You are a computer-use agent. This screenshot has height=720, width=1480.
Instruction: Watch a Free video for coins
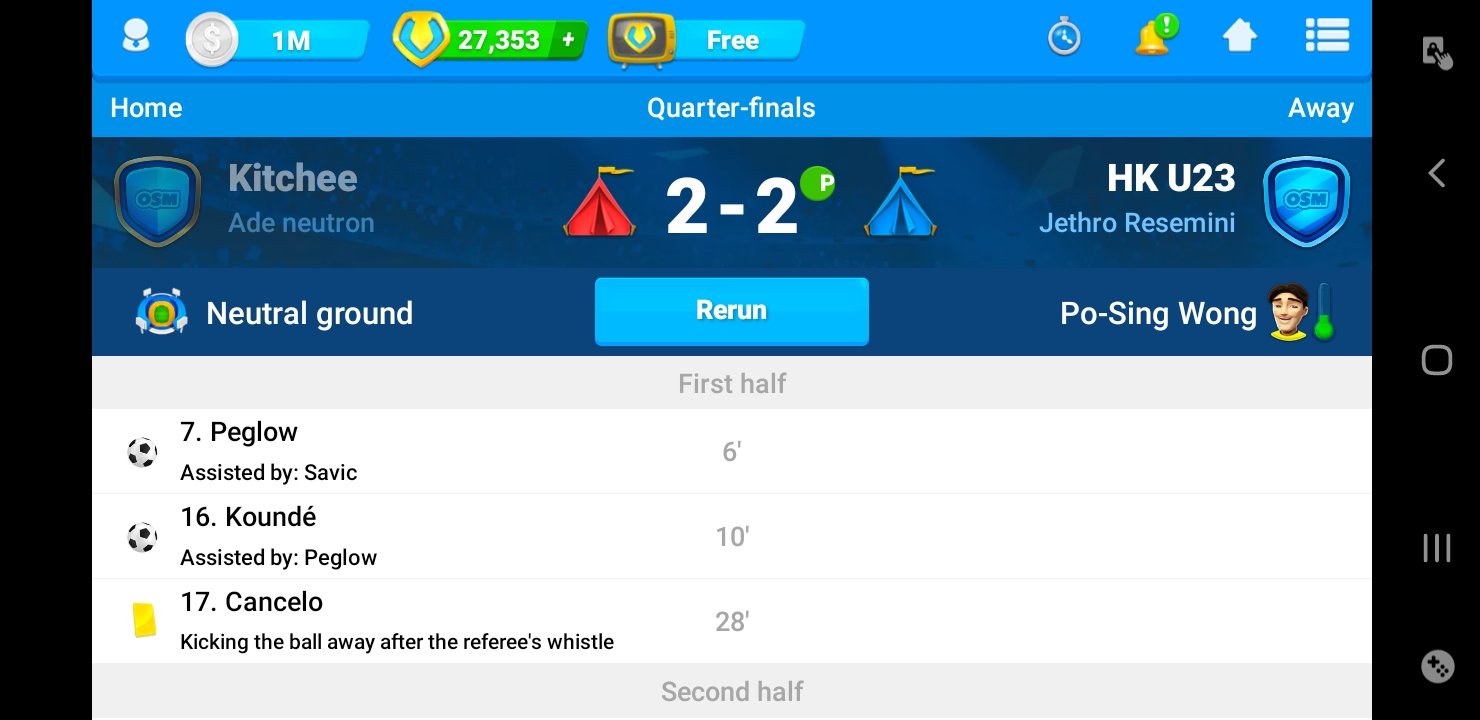point(708,41)
